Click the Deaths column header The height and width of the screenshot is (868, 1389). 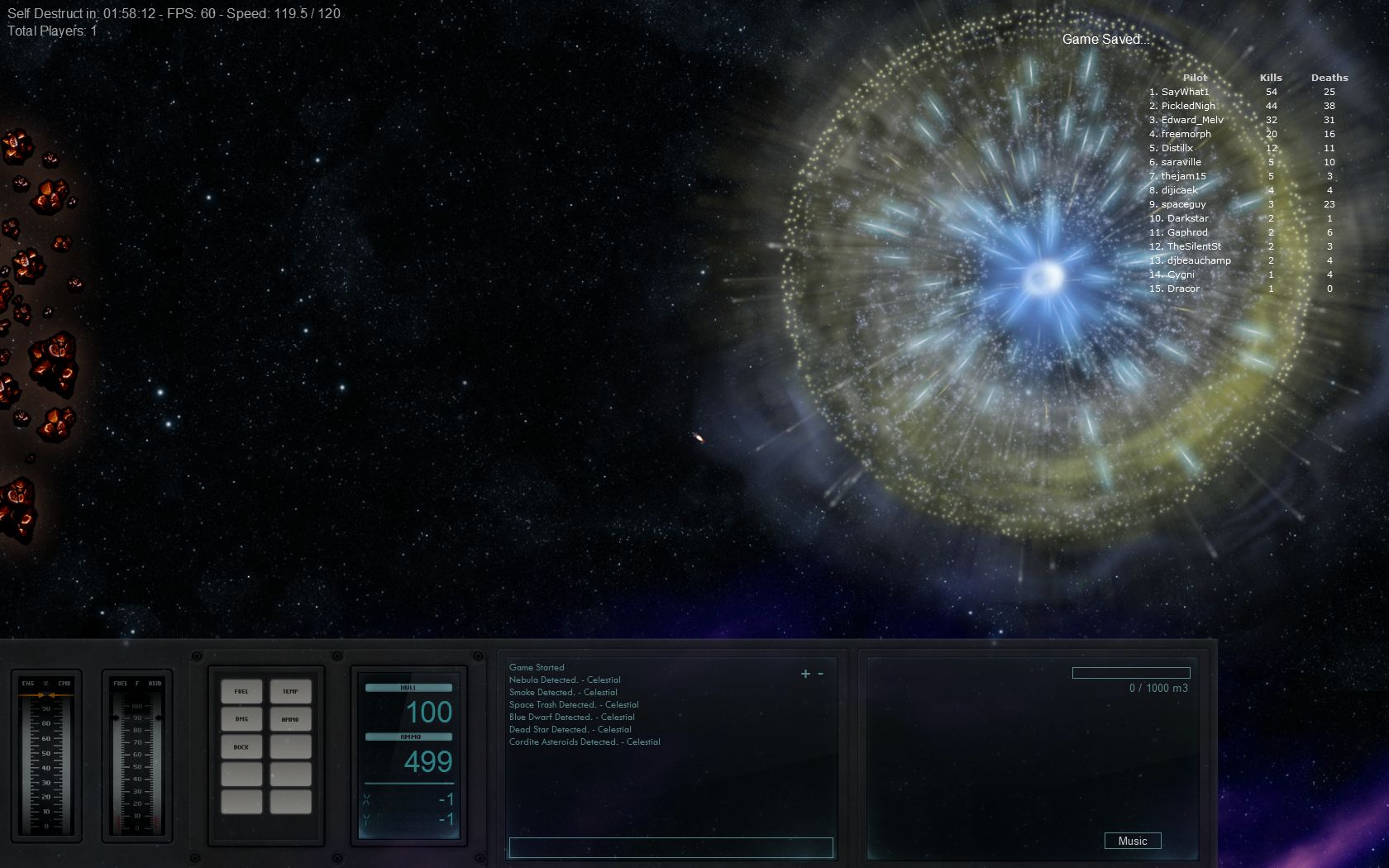(x=1329, y=78)
